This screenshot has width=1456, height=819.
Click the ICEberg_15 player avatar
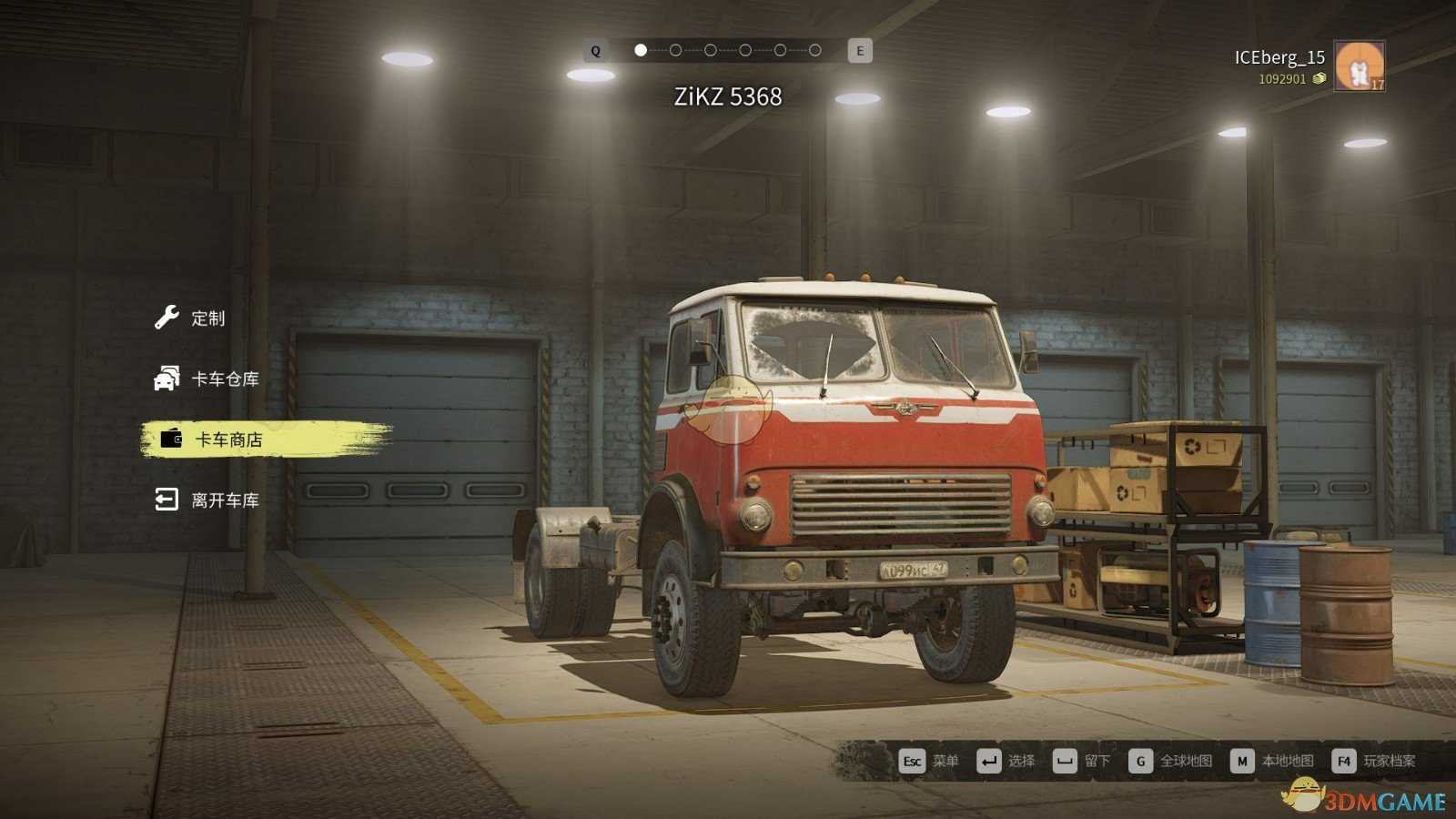click(1359, 66)
